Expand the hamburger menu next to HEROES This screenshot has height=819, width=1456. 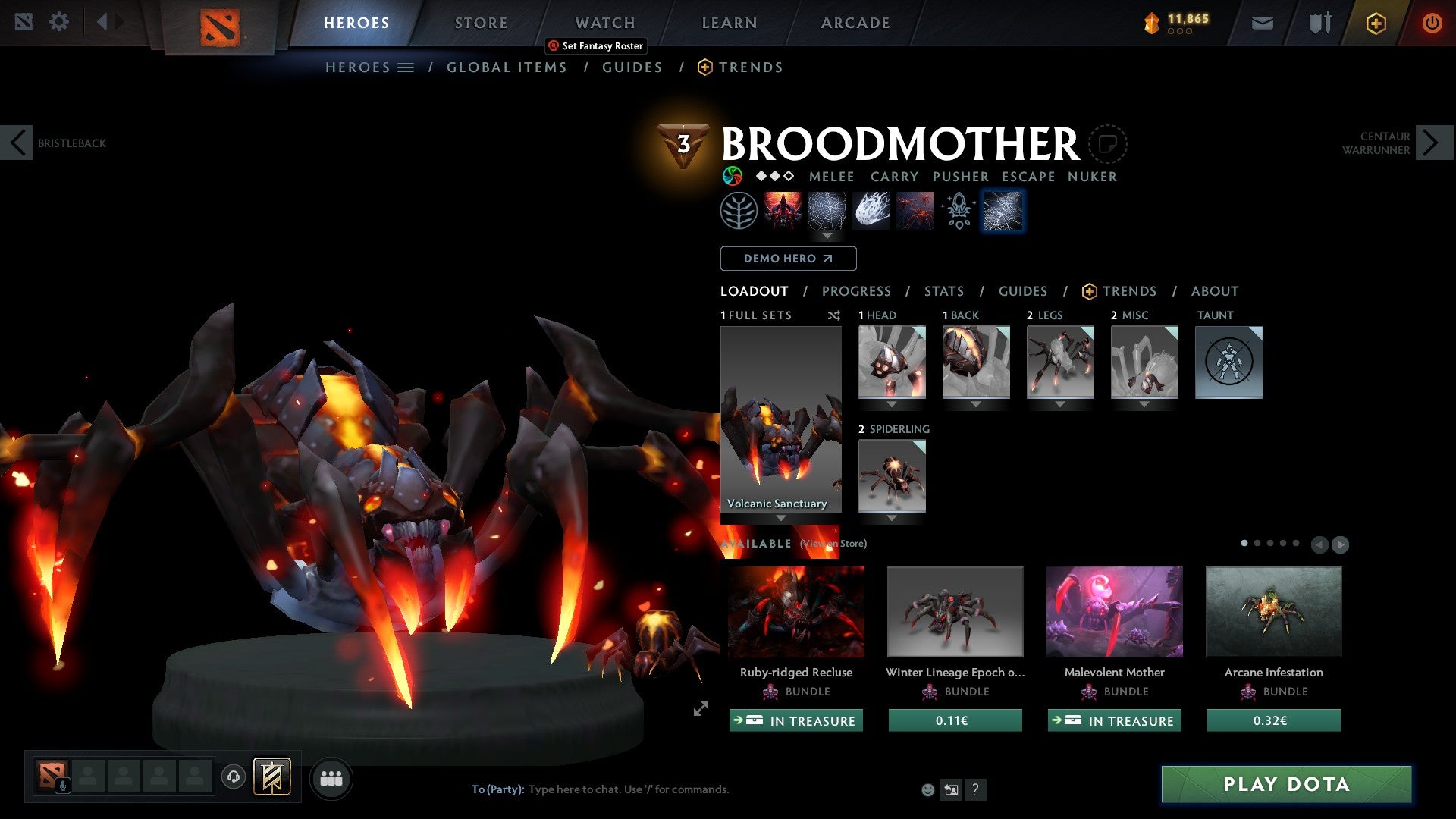tap(406, 67)
